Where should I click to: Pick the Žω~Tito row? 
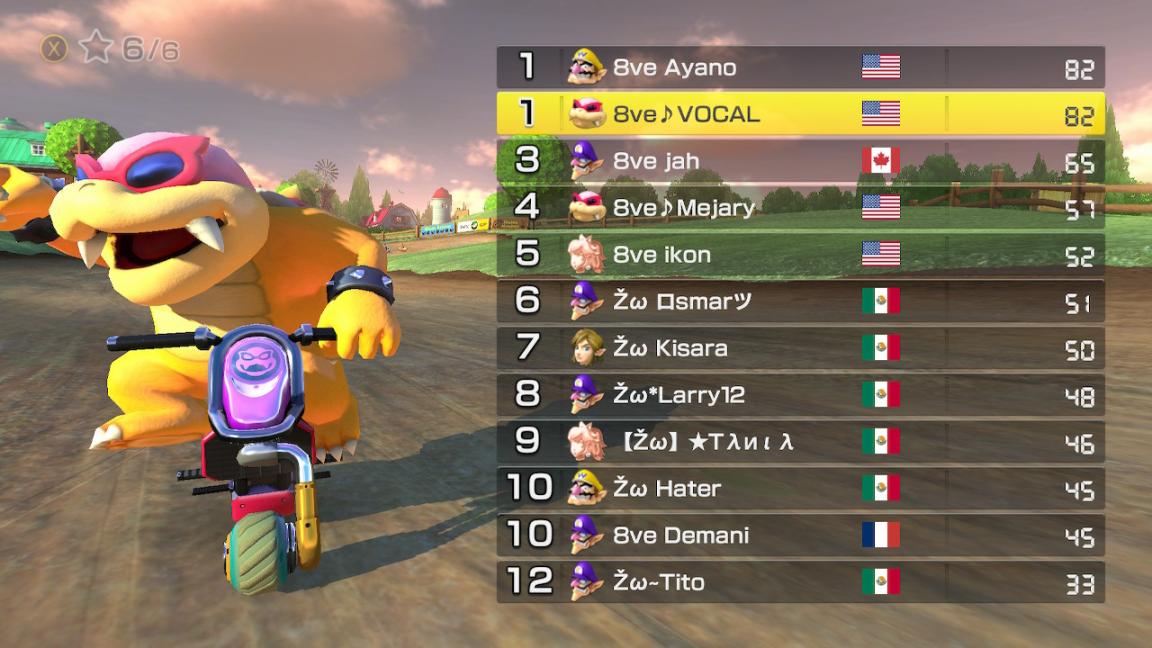(x=800, y=582)
